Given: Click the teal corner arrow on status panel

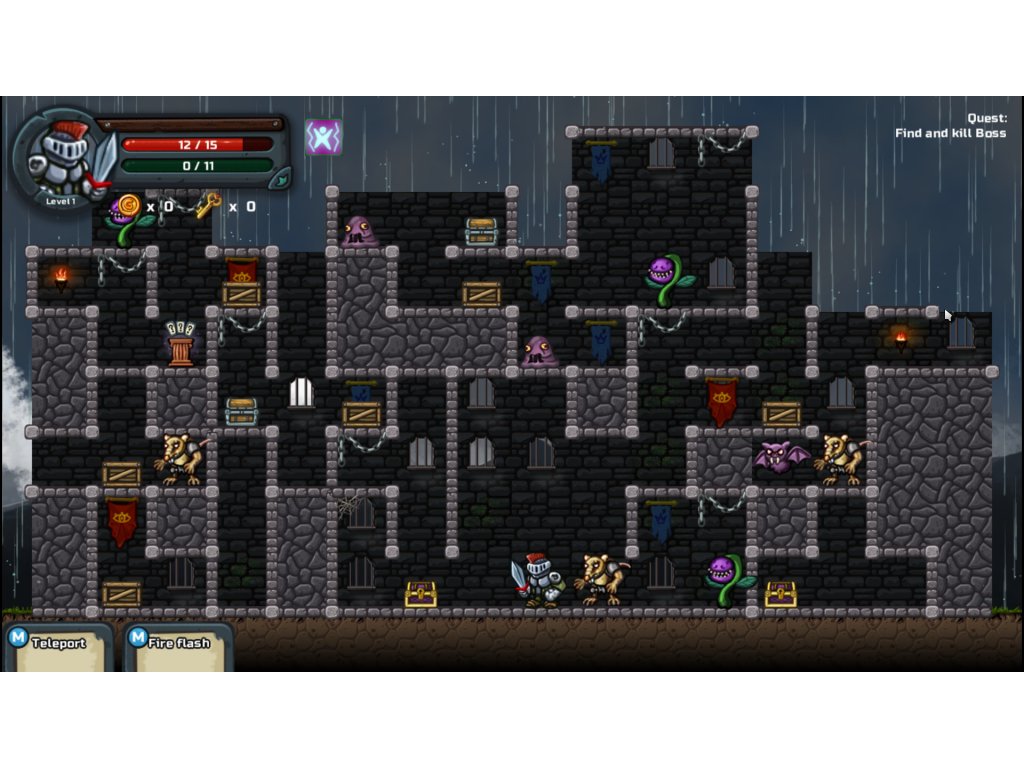Looking at the screenshot, I should pos(281,177).
